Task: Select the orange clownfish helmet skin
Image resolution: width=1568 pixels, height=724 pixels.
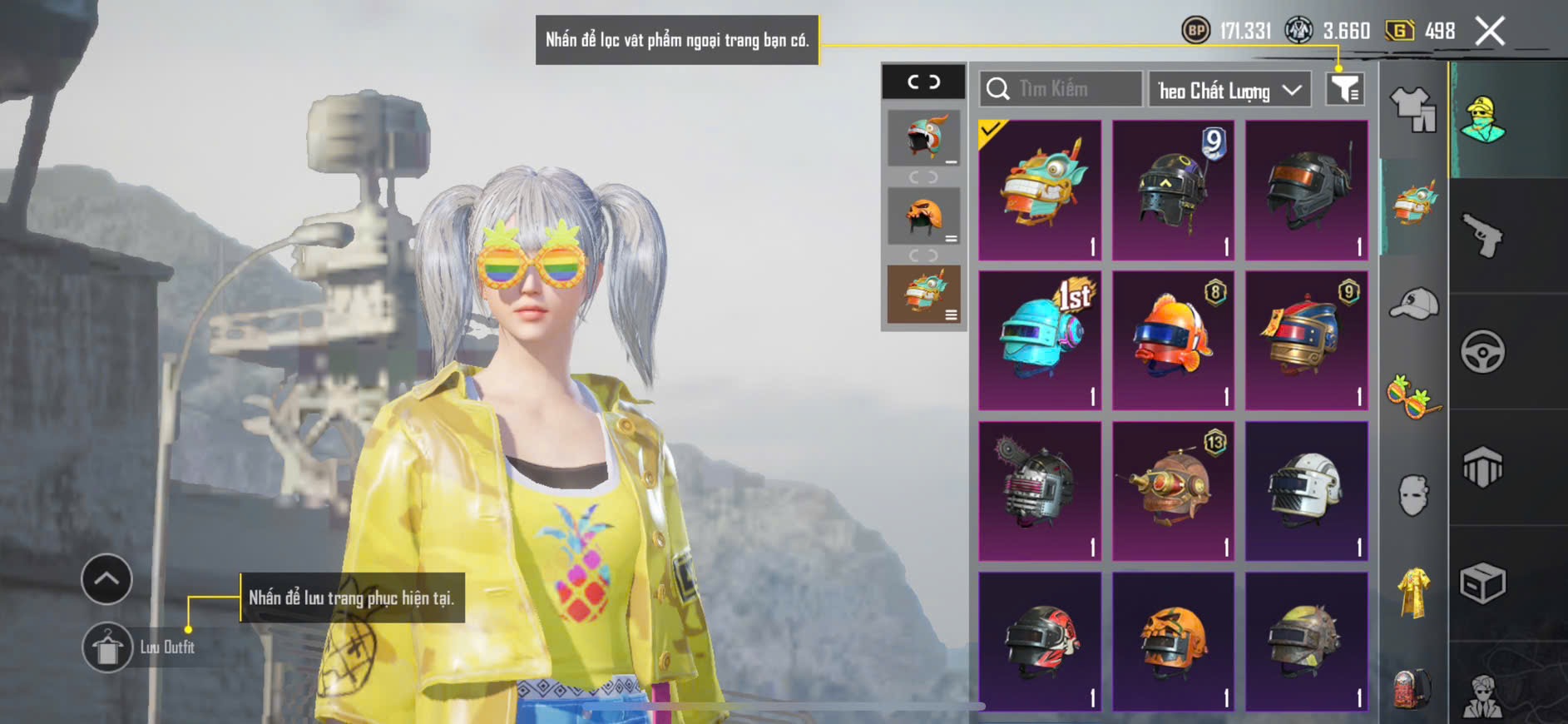Action: click(1173, 340)
